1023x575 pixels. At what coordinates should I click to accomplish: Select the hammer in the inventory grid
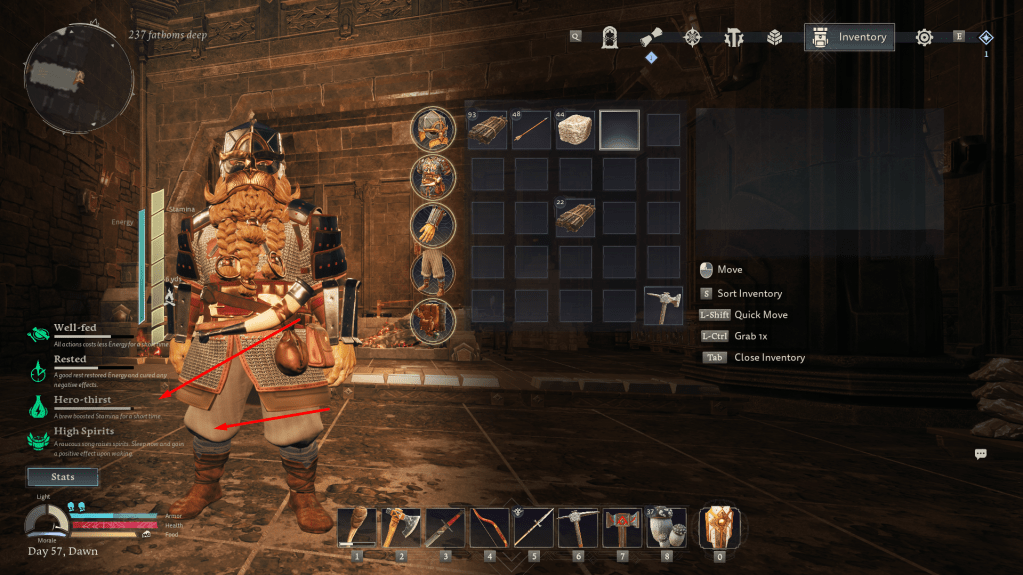point(663,306)
